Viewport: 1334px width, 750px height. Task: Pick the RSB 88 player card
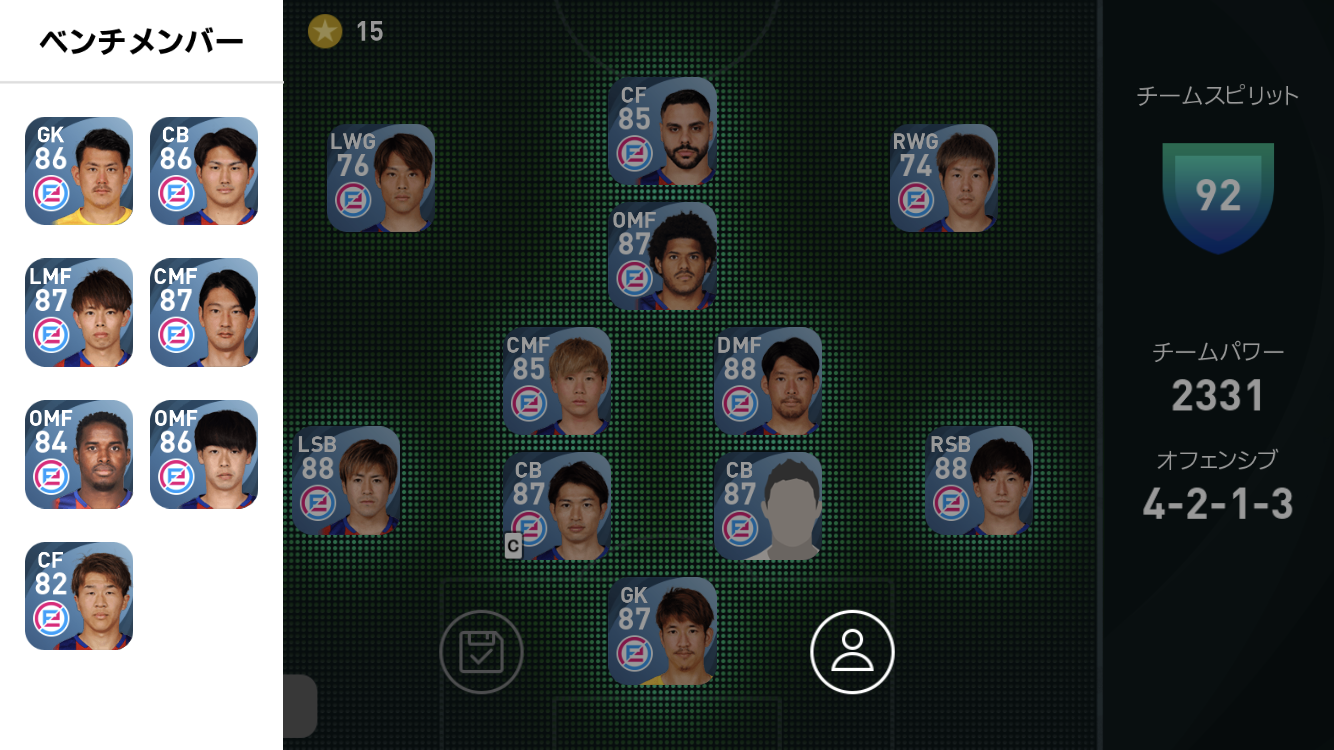(979, 481)
